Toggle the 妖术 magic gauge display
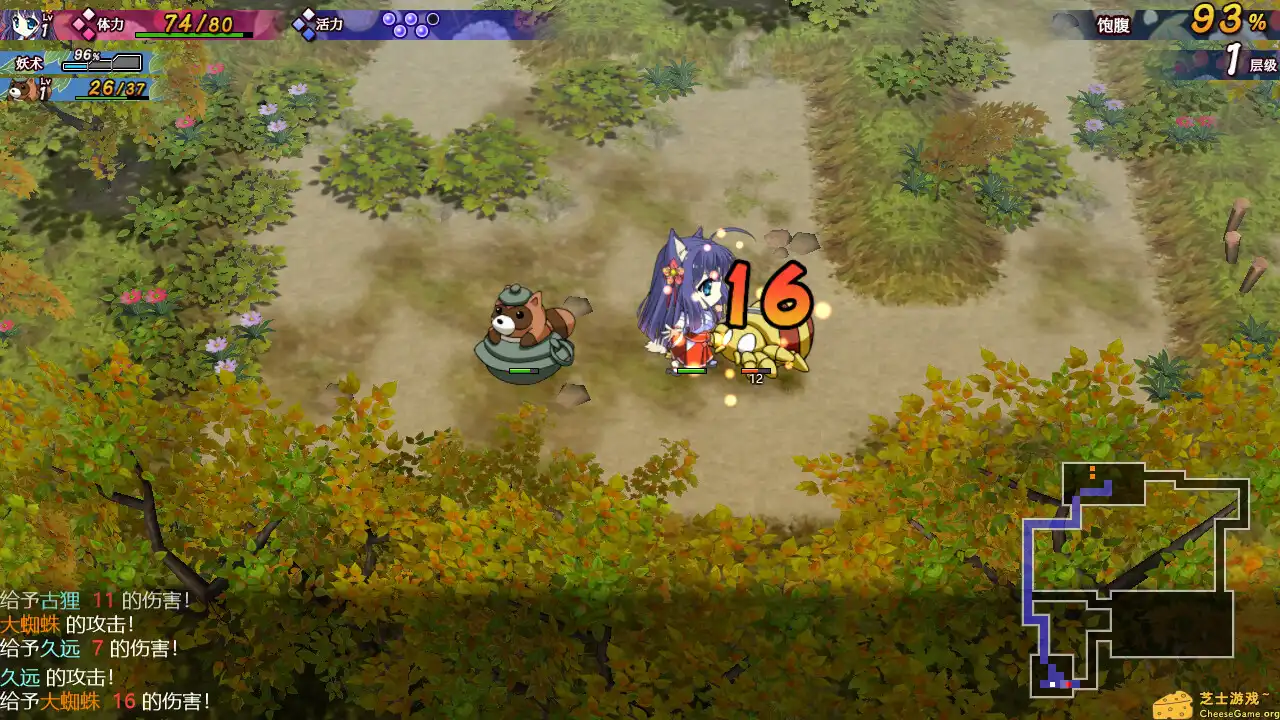The width and height of the screenshot is (1280, 720). [28, 62]
